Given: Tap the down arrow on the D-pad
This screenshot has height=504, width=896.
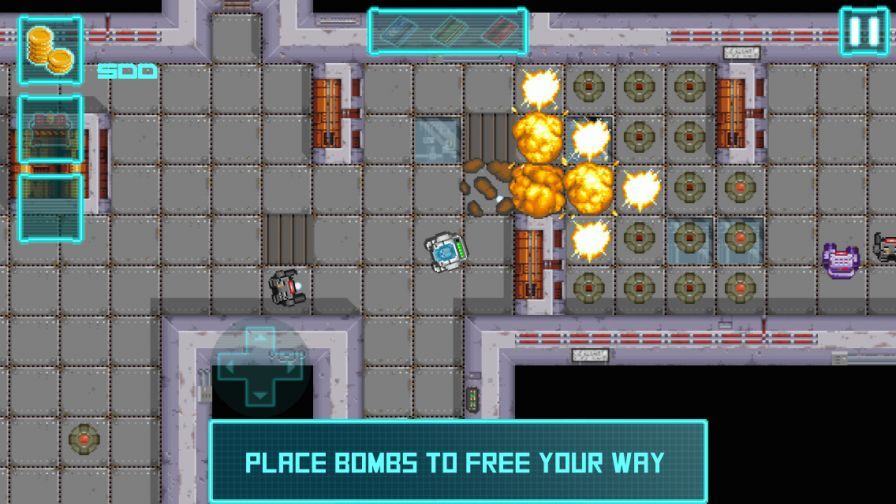Looking at the screenshot, I should (260, 396).
